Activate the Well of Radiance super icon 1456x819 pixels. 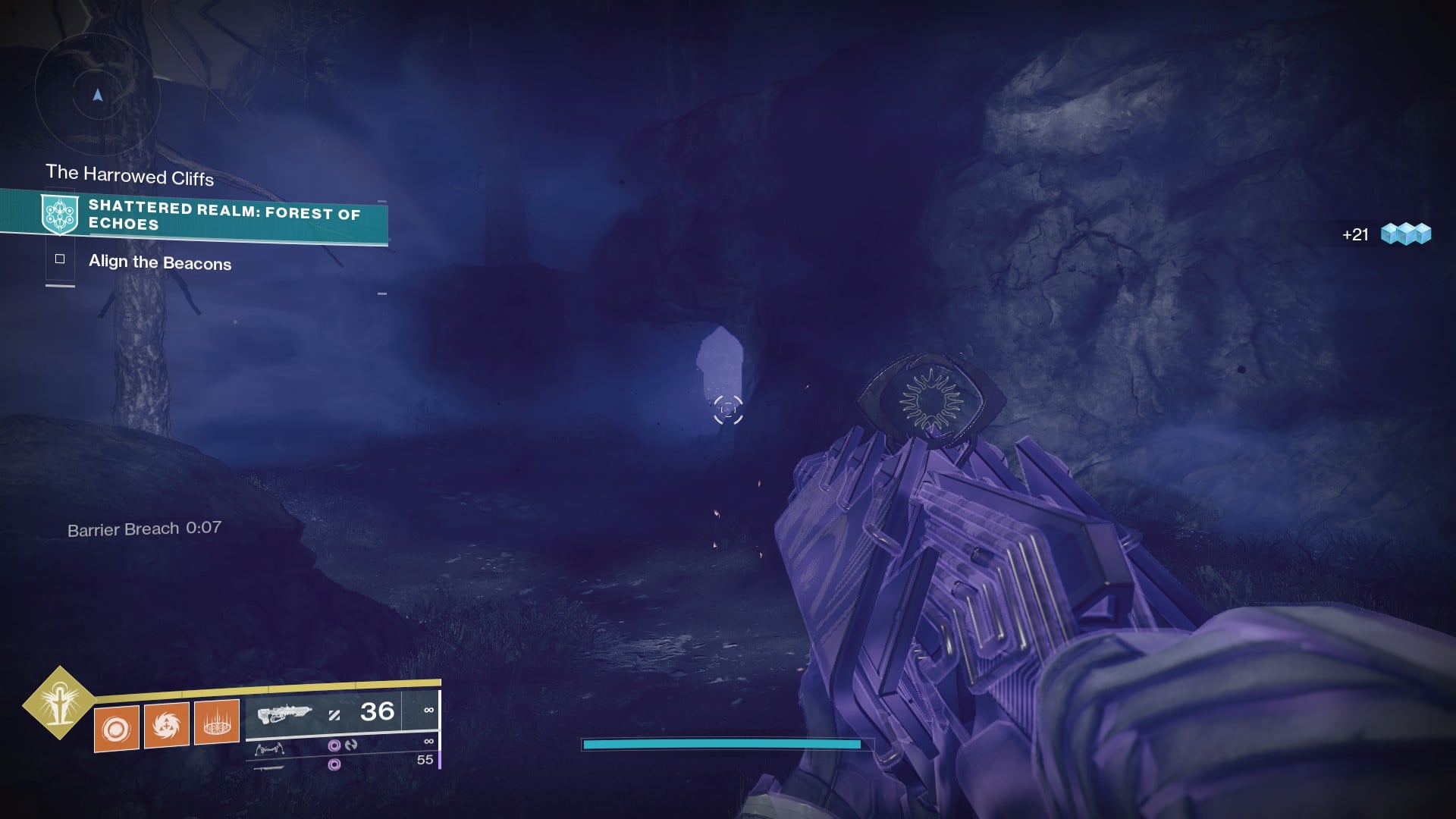pos(58,703)
